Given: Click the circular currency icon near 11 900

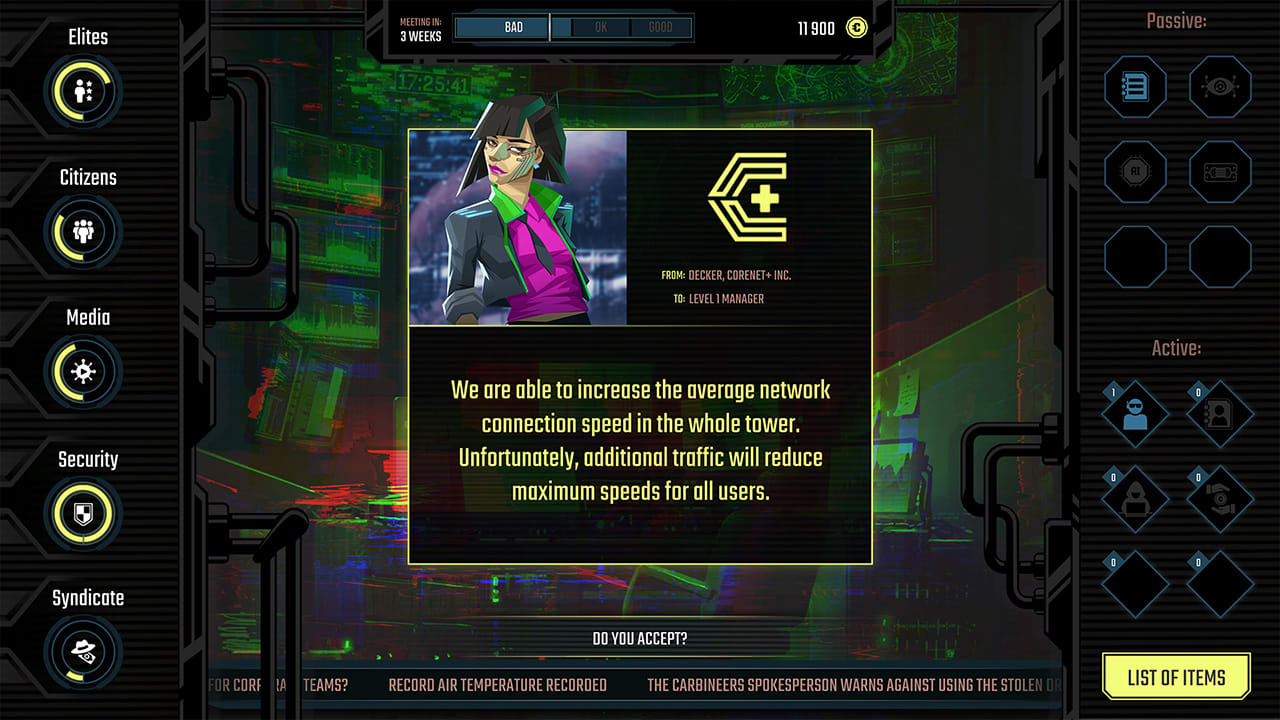Looking at the screenshot, I should 855,28.
